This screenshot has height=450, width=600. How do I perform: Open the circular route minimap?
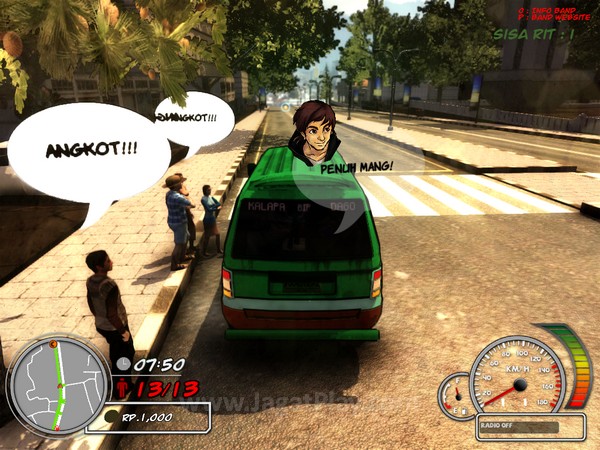tap(57, 383)
